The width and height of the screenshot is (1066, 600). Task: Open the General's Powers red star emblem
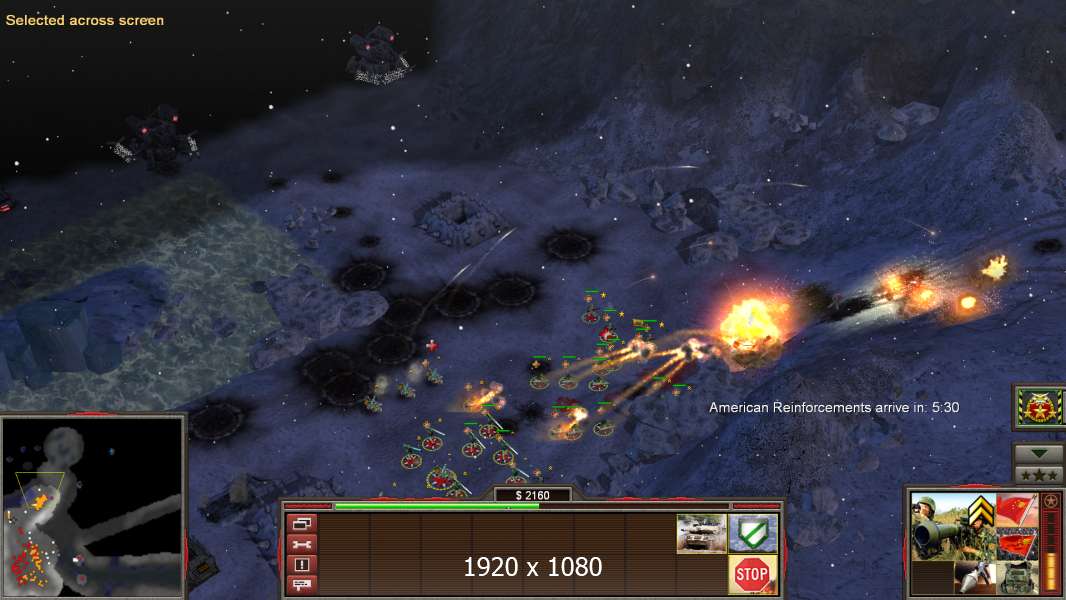[x=1038, y=407]
